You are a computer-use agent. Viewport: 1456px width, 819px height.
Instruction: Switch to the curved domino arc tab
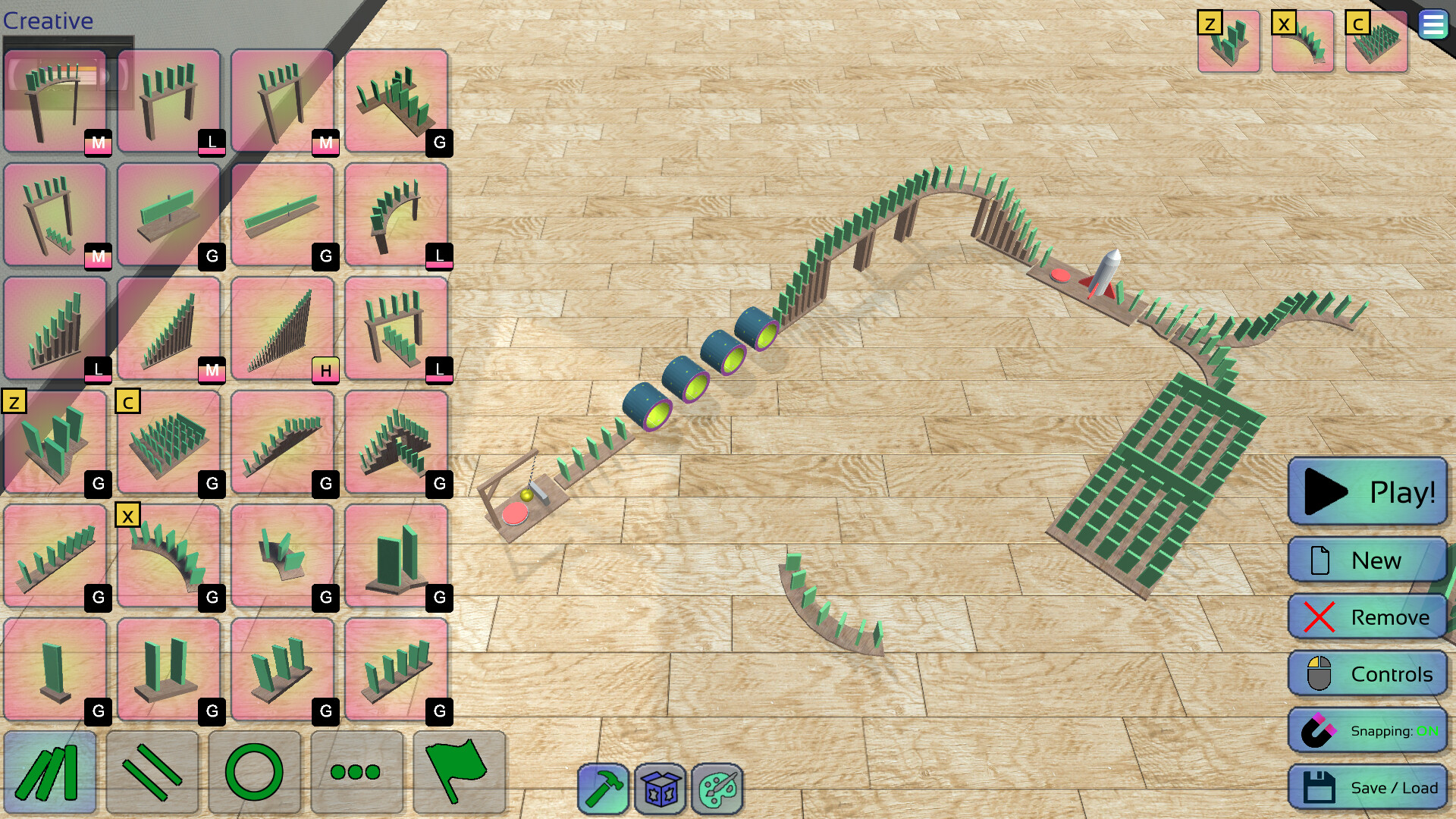click(1304, 42)
